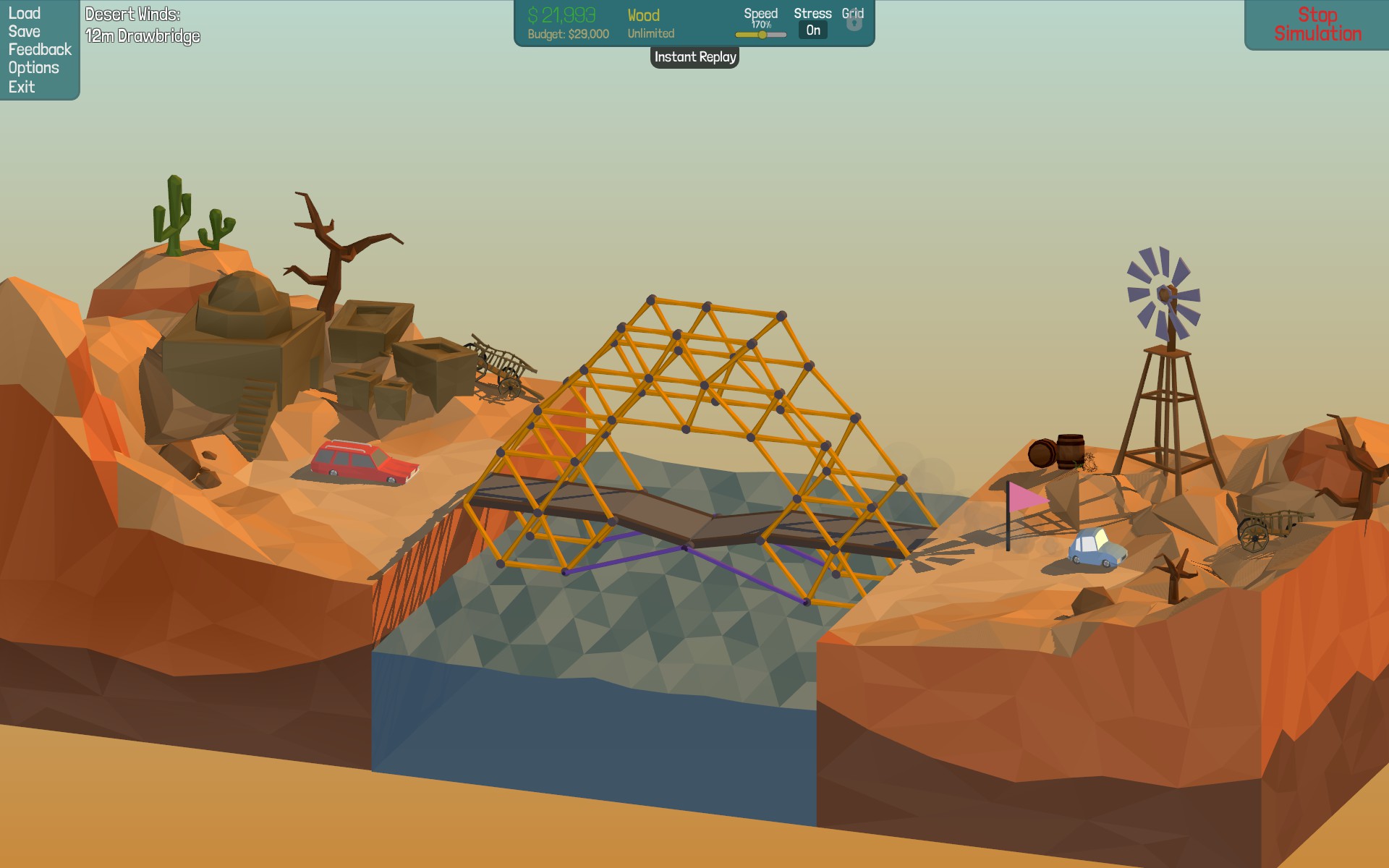Toggle the Stress display off
1389x868 pixels.
[813, 30]
